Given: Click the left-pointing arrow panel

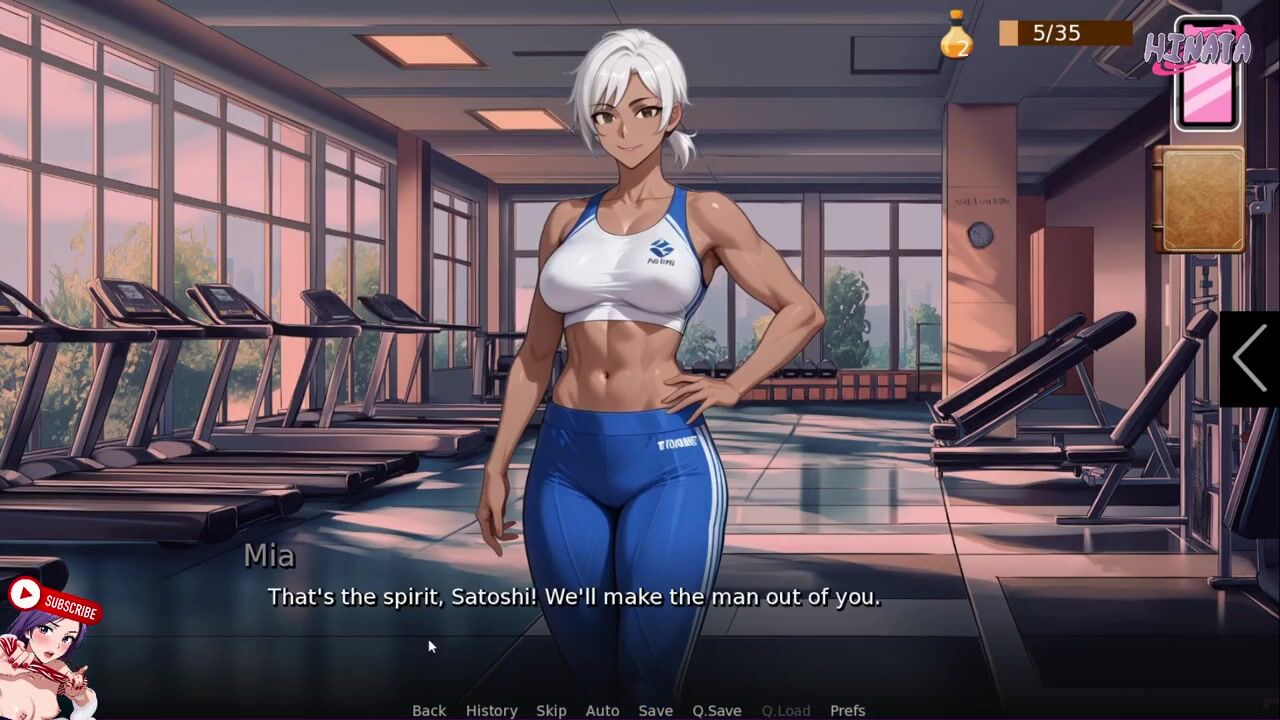Looking at the screenshot, I should pyautogui.click(x=1250, y=357).
